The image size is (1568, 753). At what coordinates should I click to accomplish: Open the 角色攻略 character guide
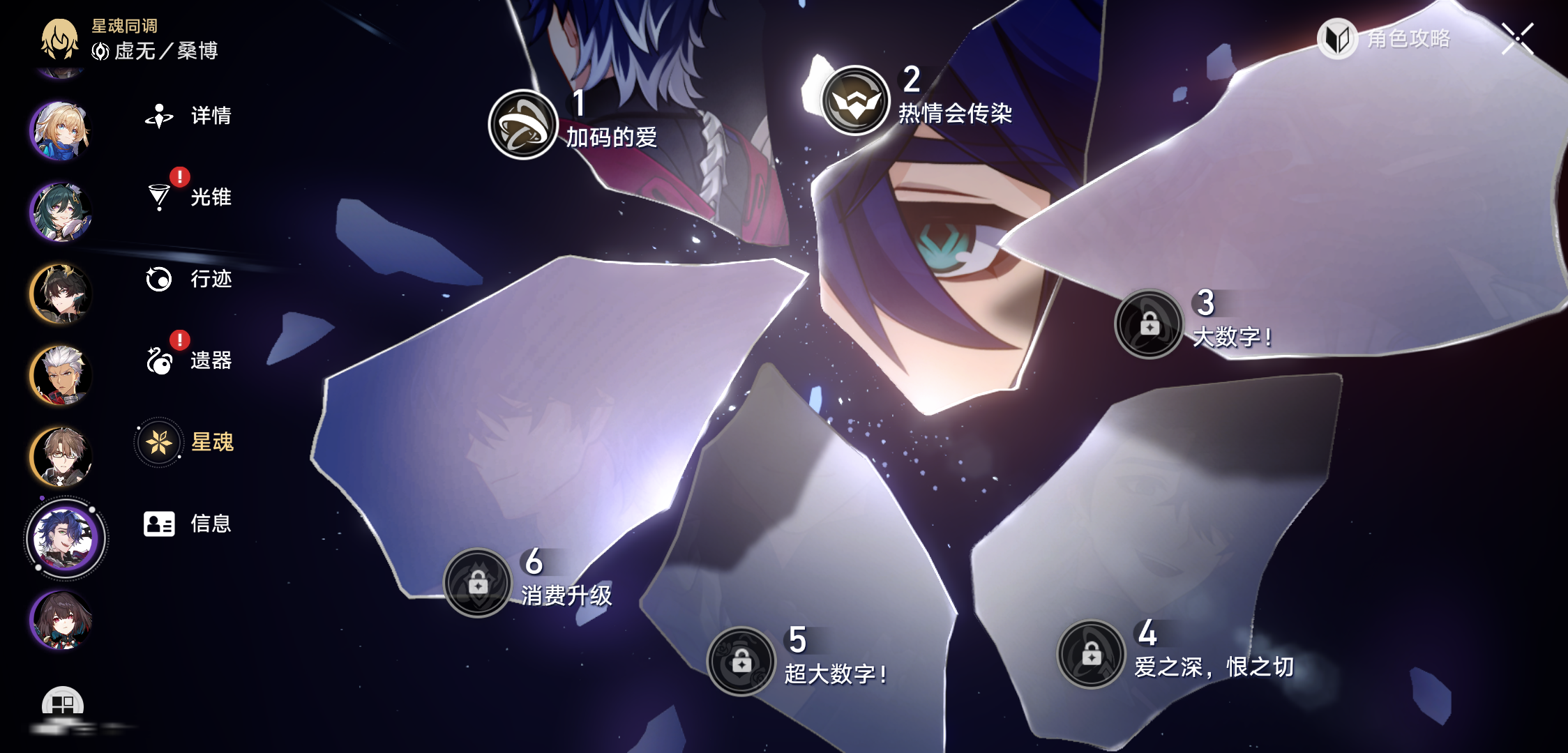(x=1385, y=38)
